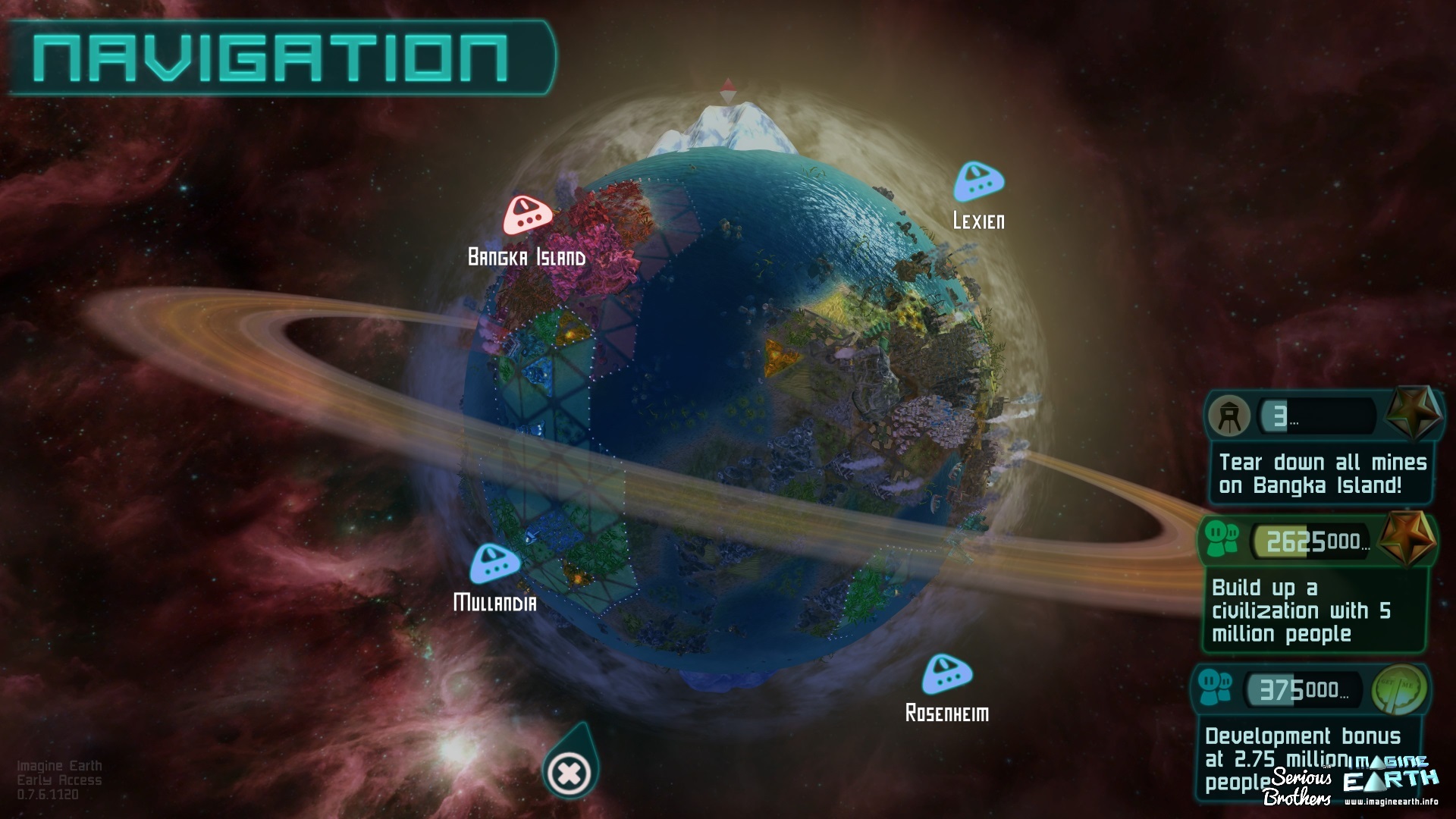Select the Mullandia colony marker
1456x819 pixels.
pos(494,563)
